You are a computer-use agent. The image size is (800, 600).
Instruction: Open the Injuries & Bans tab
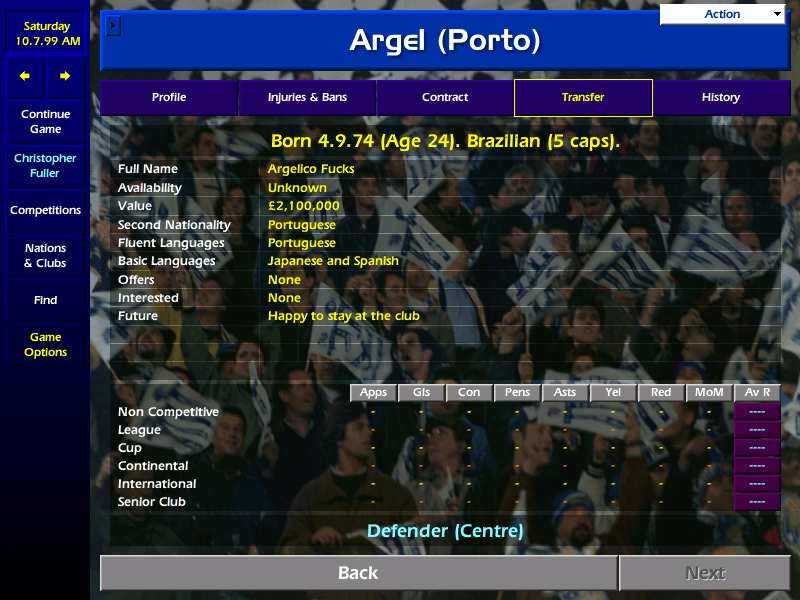coord(307,98)
